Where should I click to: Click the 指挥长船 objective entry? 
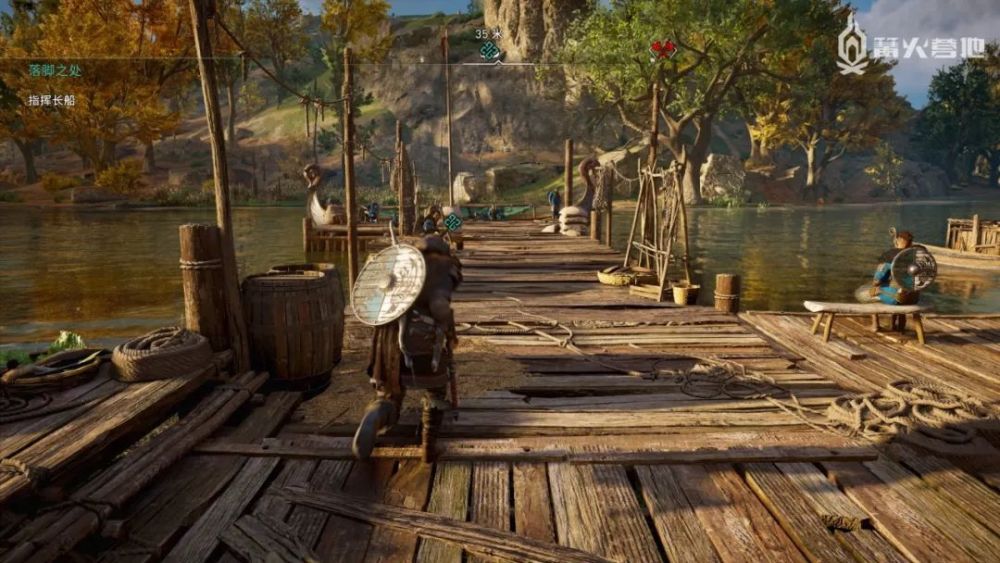pos(52,100)
